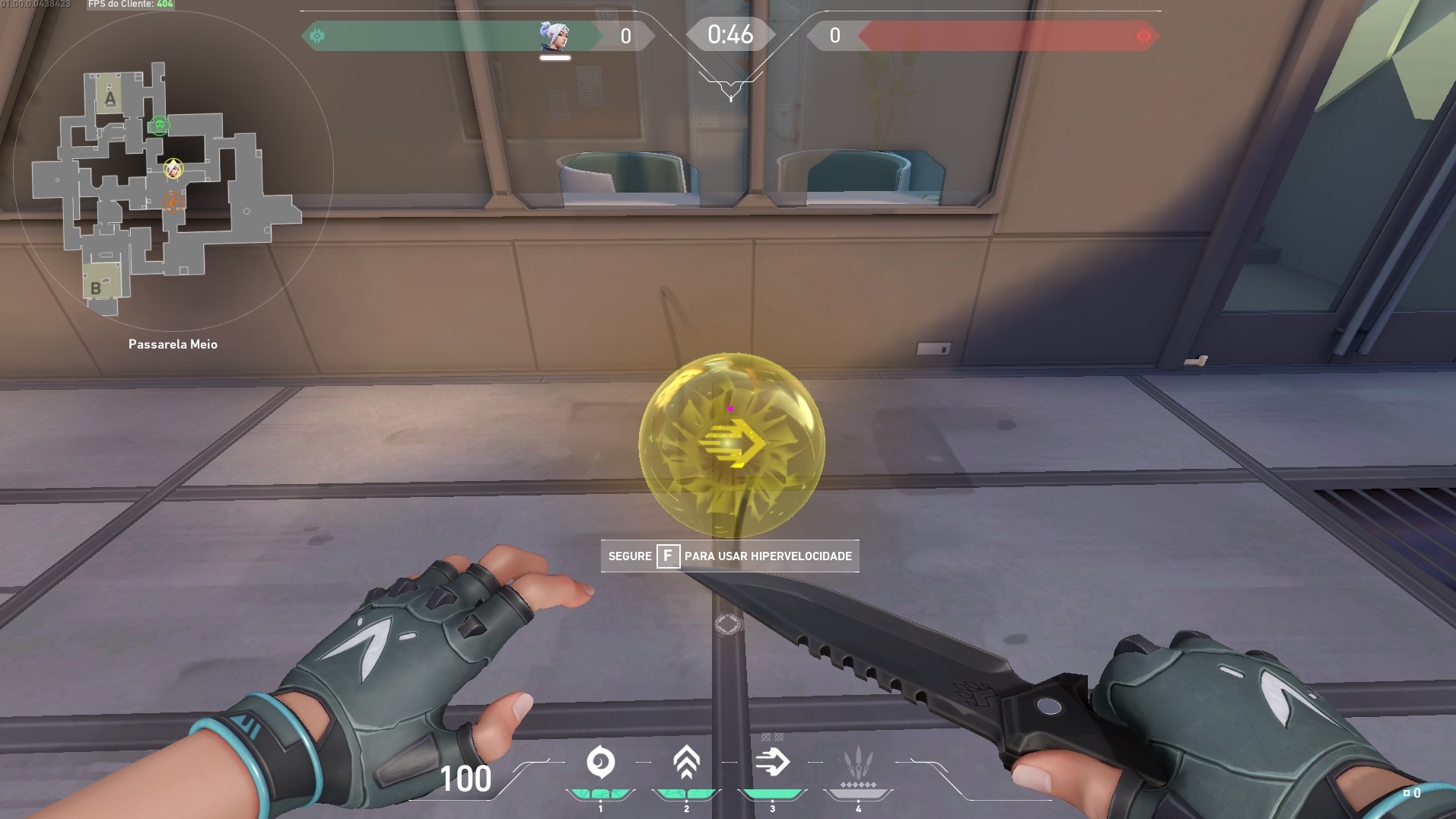
Task: Select the Updraft ability icon
Action: click(686, 763)
